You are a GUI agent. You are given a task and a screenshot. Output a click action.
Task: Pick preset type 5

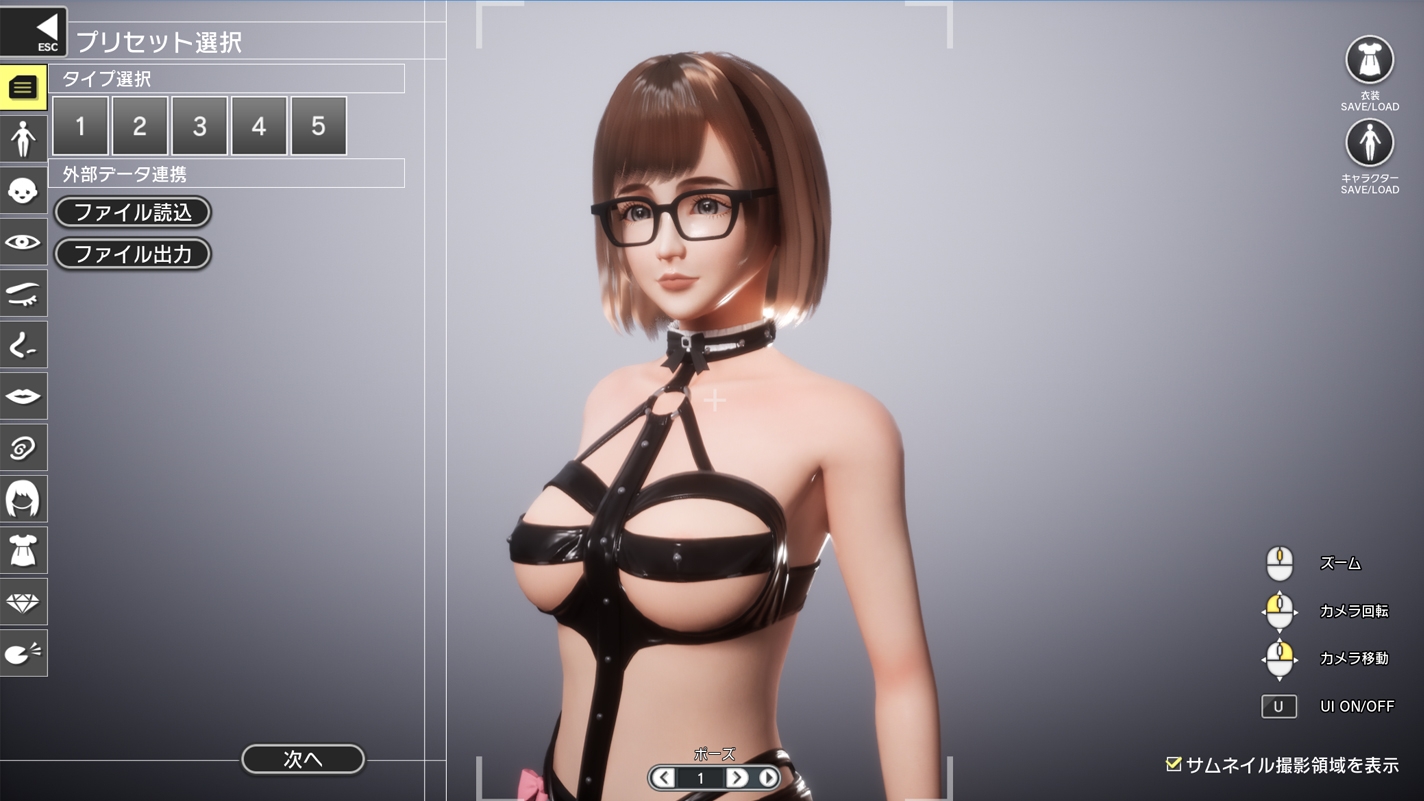point(318,126)
